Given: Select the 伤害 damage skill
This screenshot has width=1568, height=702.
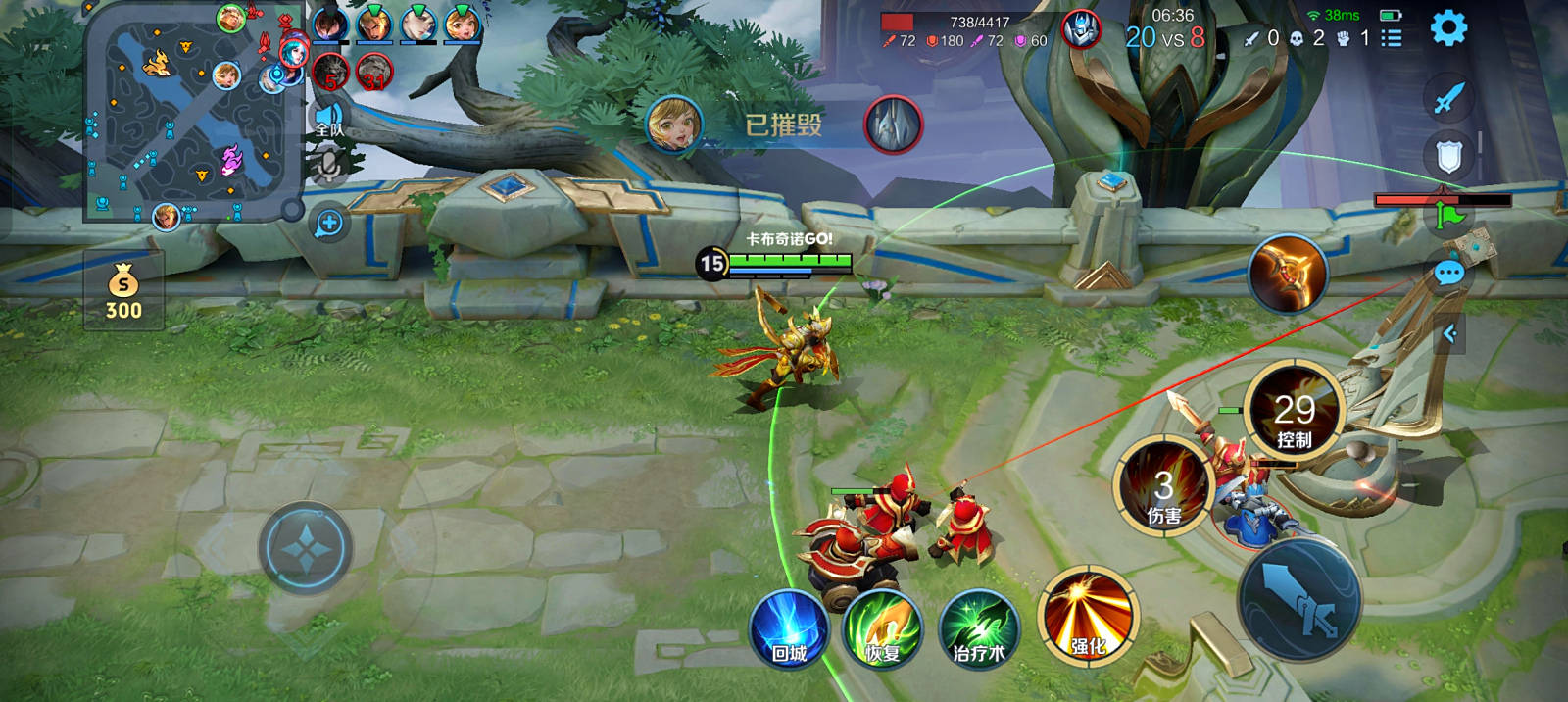Looking at the screenshot, I should pyautogui.click(x=1163, y=487).
